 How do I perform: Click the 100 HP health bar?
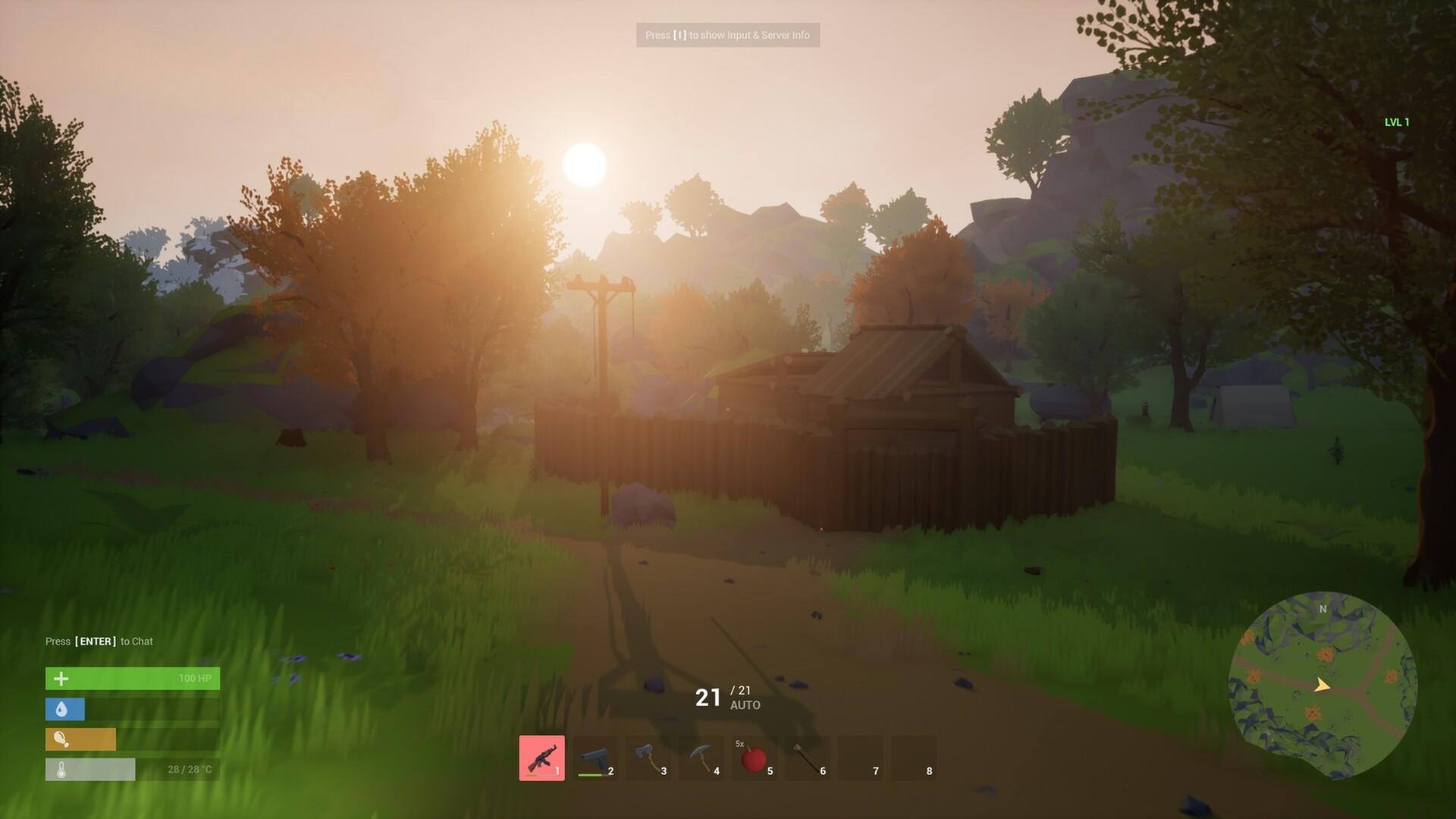(x=133, y=679)
